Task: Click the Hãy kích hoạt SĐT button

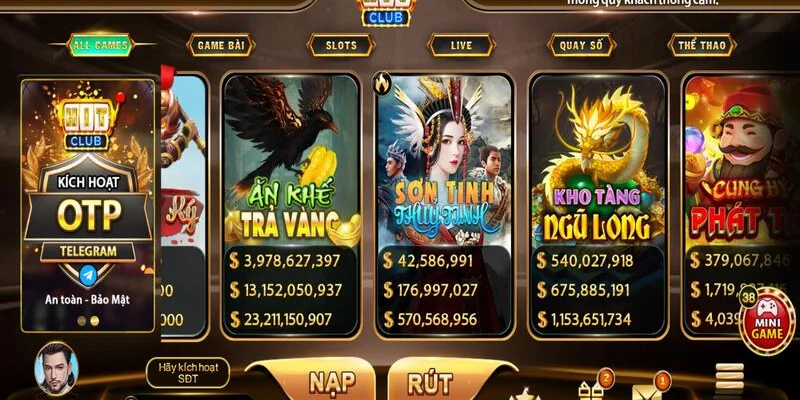Action: click(x=188, y=373)
